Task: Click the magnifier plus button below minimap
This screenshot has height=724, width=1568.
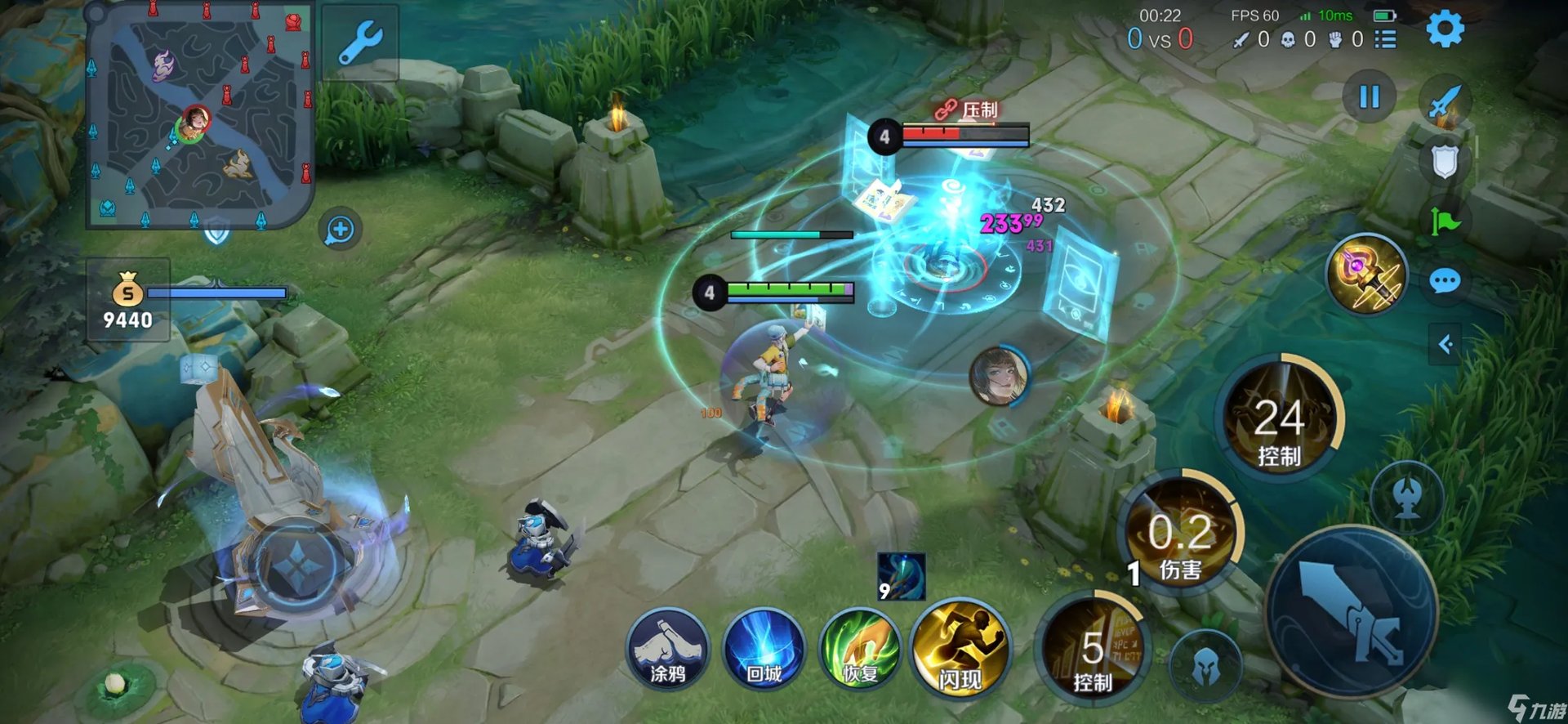Action: click(340, 230)
